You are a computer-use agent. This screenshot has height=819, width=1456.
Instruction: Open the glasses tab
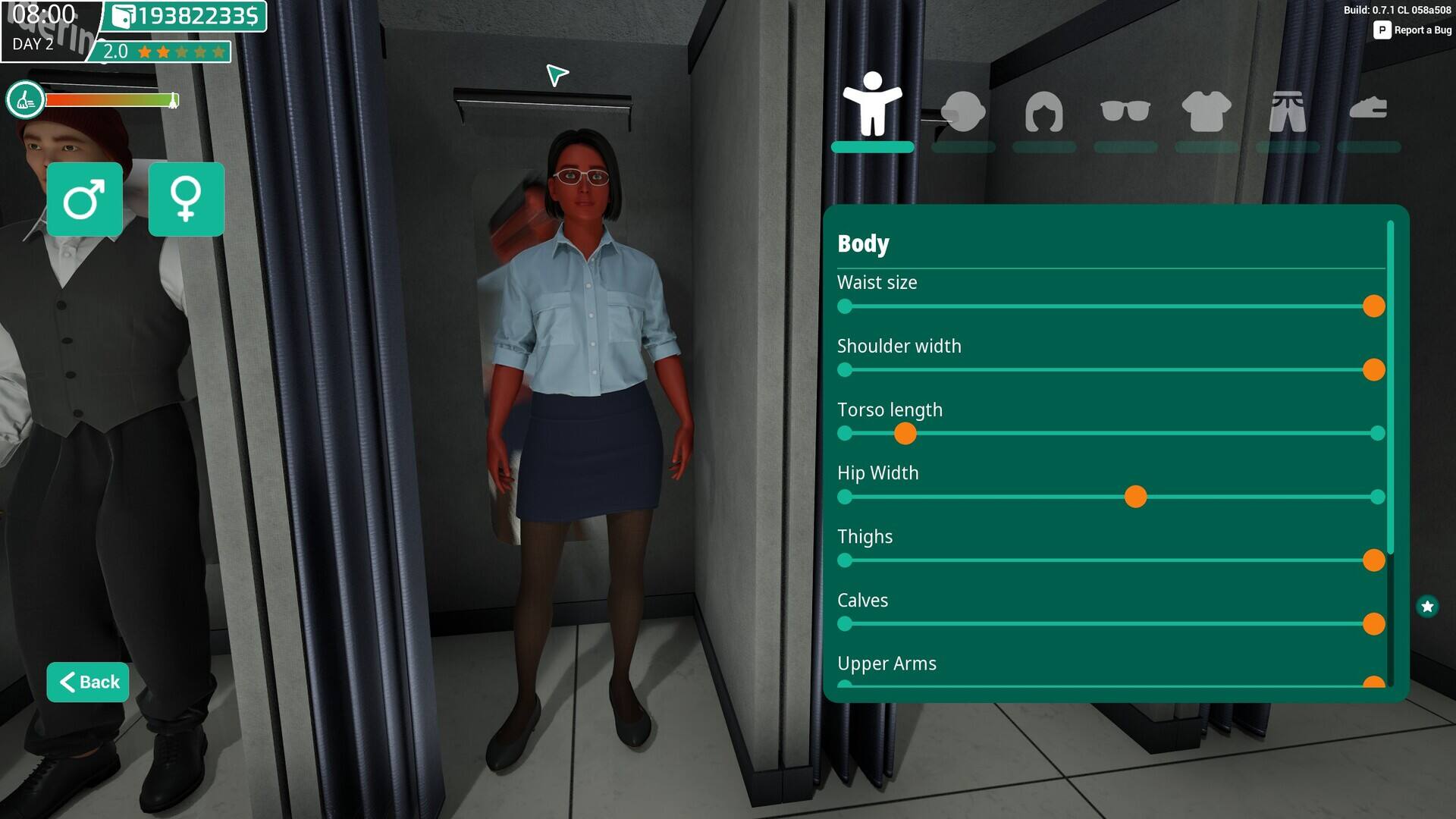pyautogui.click(x=1125, y=111)
